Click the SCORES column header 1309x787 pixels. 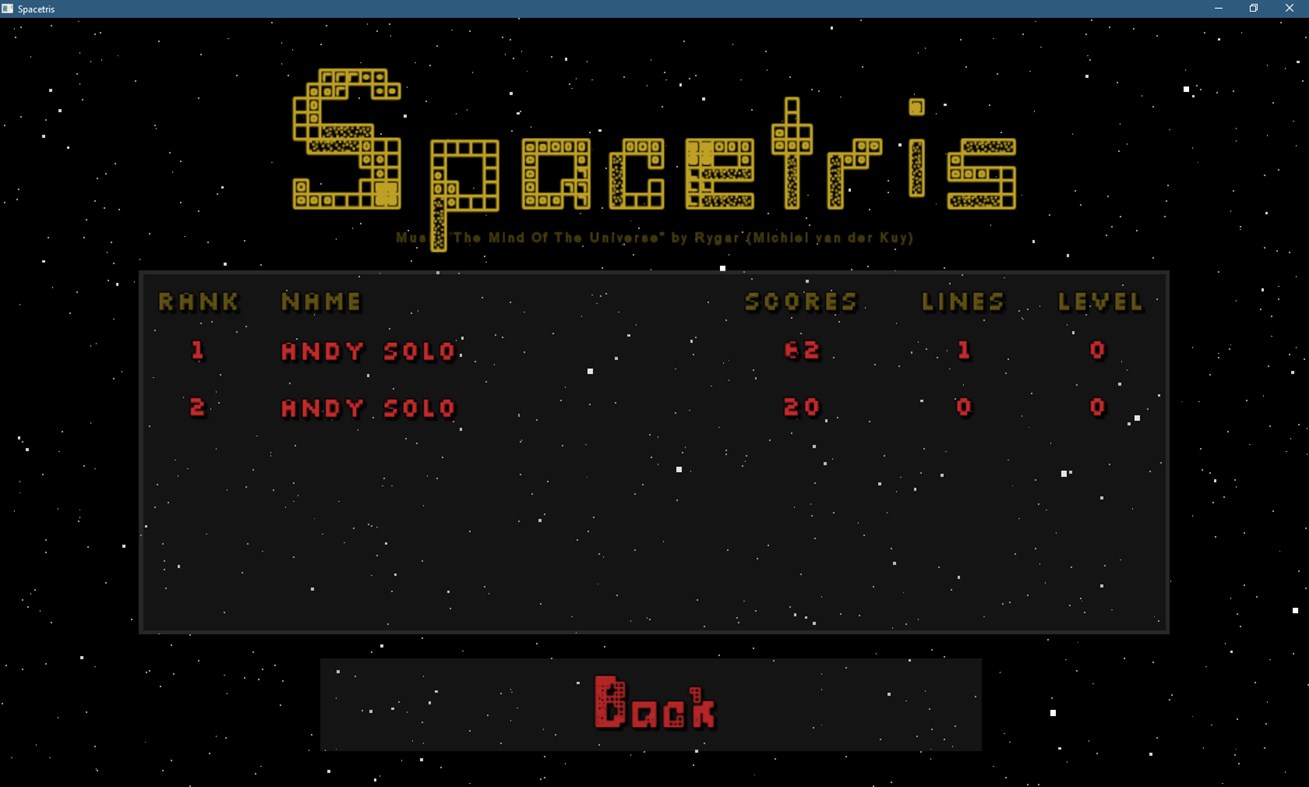[x=801, y=301]
